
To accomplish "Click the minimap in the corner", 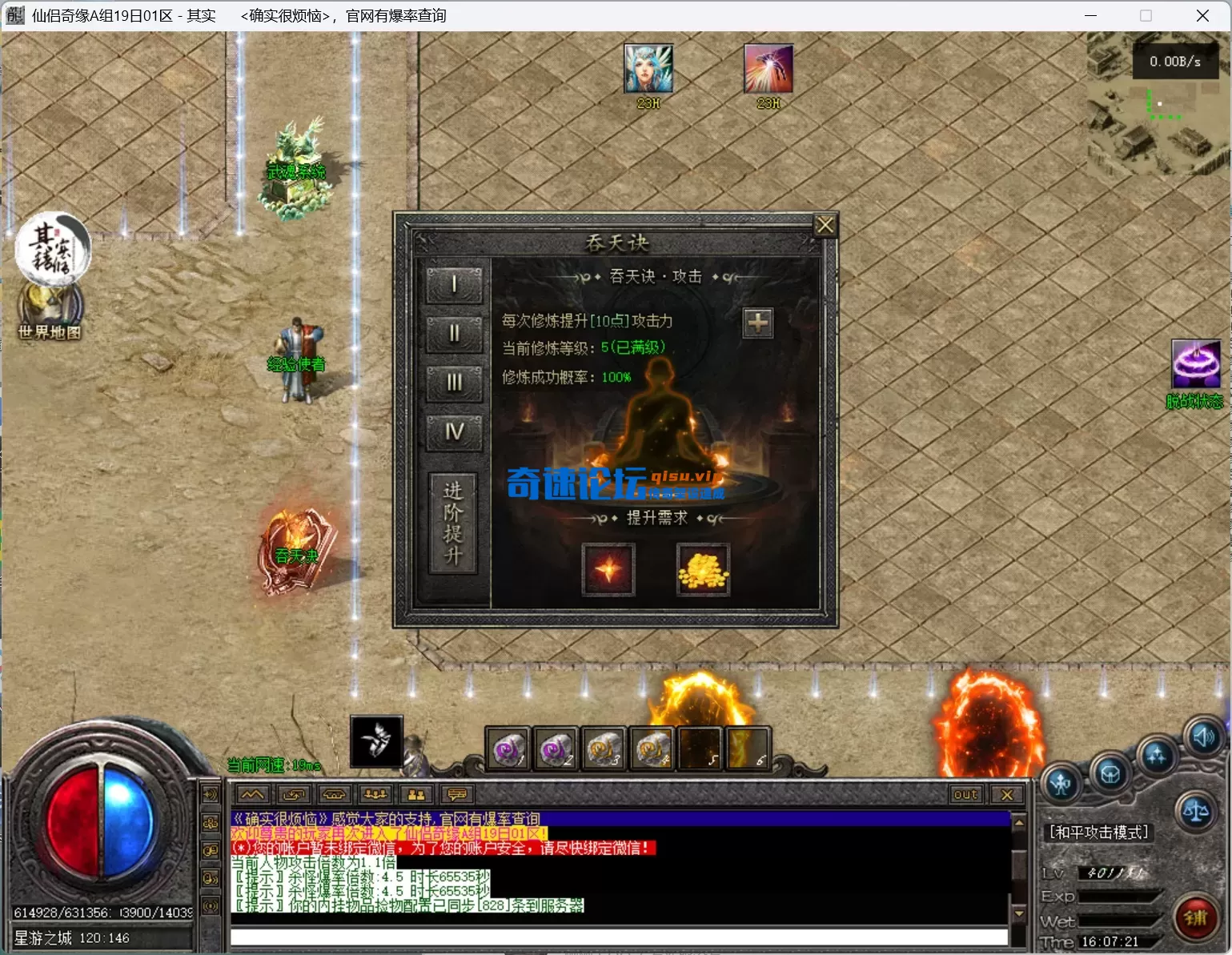I will click(x=1159, y=104).
